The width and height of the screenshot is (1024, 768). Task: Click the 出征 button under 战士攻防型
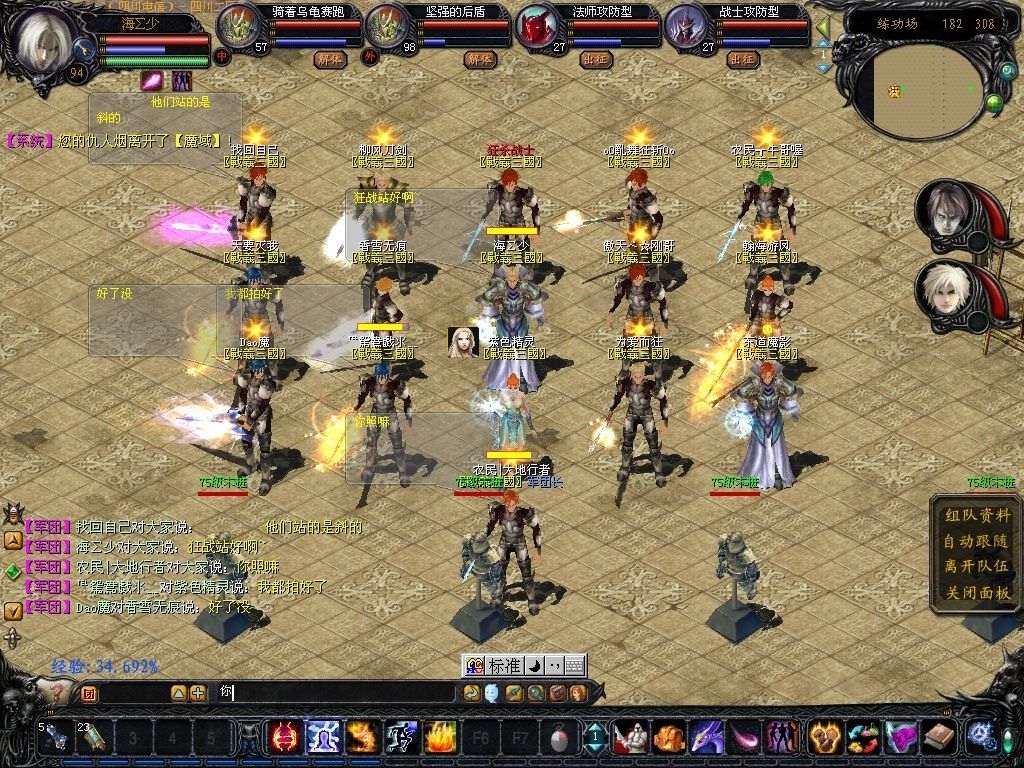pyautogui.click(x=742, y=59)
